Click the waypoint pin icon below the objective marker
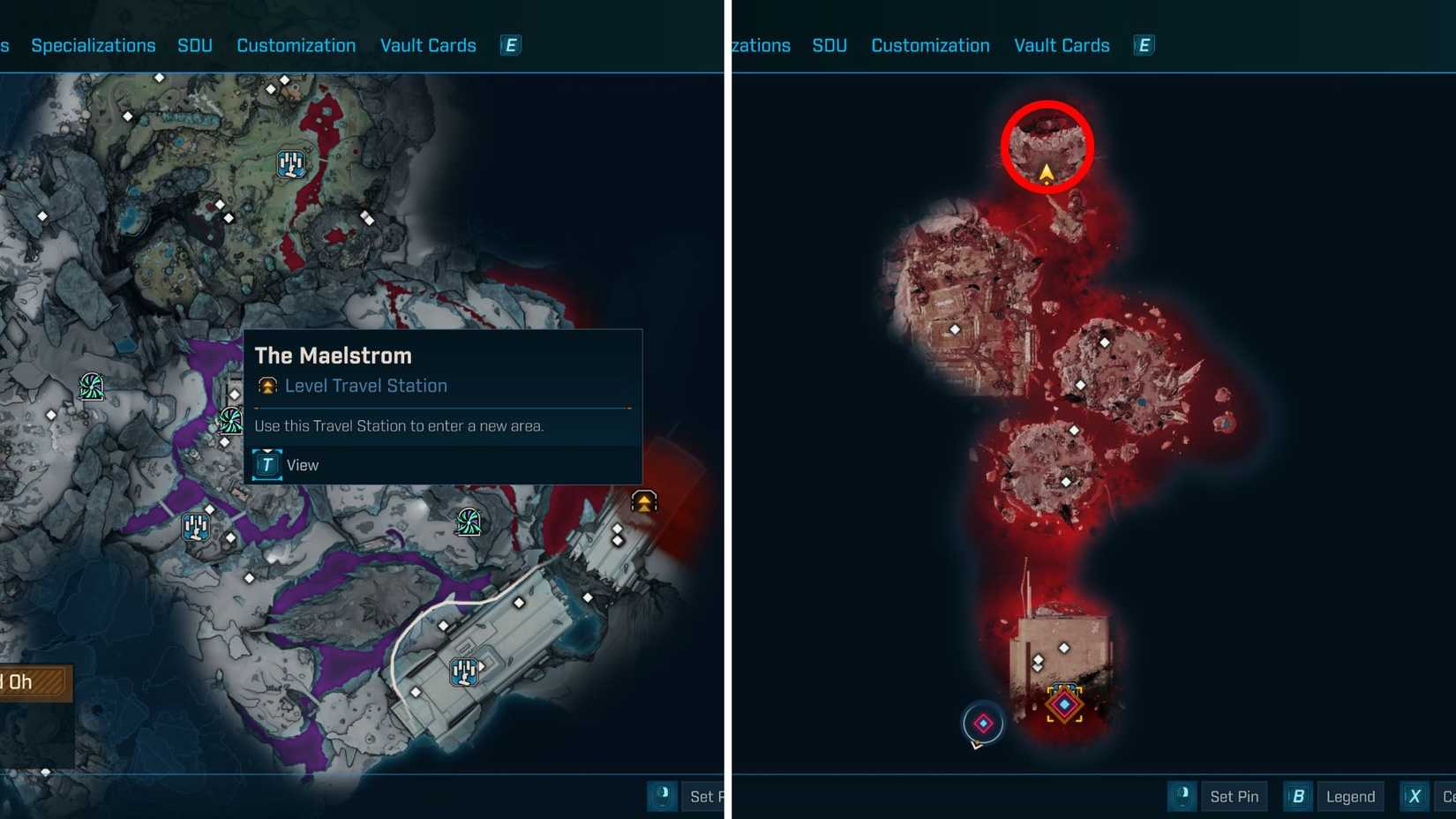This screenshot has width=1456, height=819. coord(982,724)
